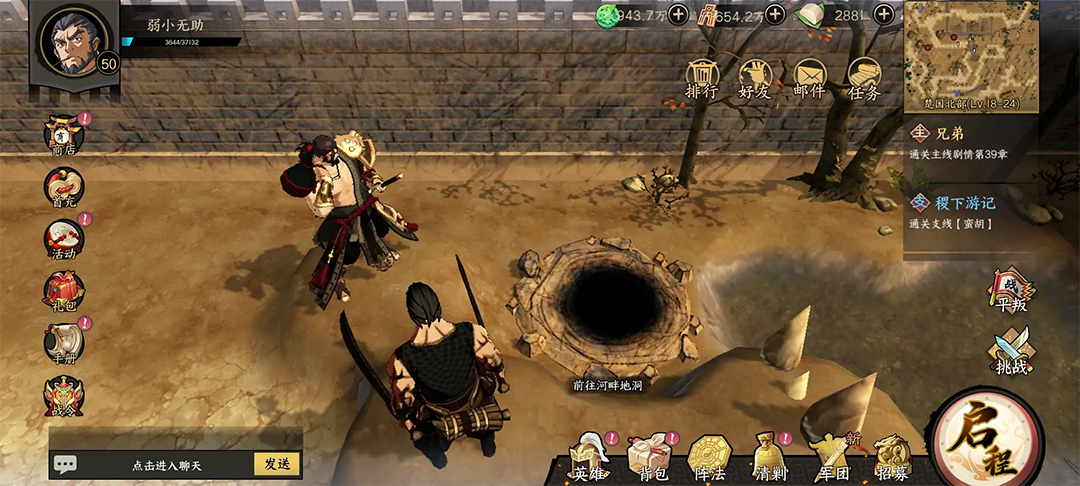
Task: Add more green jade currency
Action: (x=678, y=14)
